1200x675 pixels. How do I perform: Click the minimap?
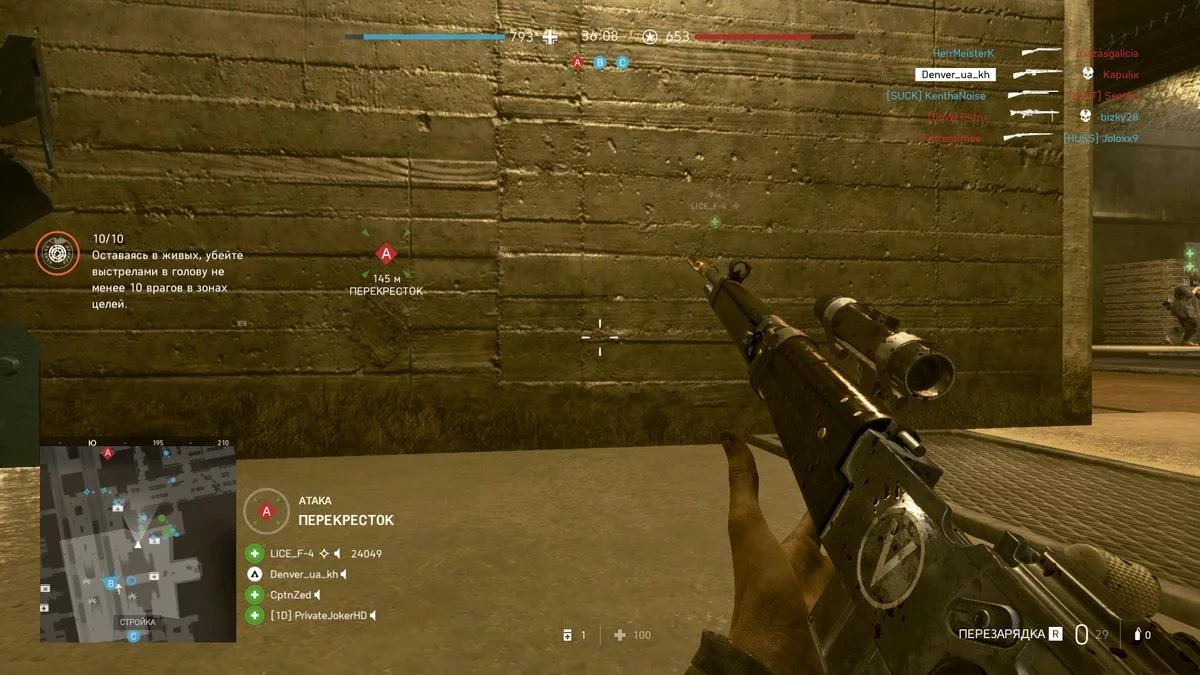click(138, 543)
